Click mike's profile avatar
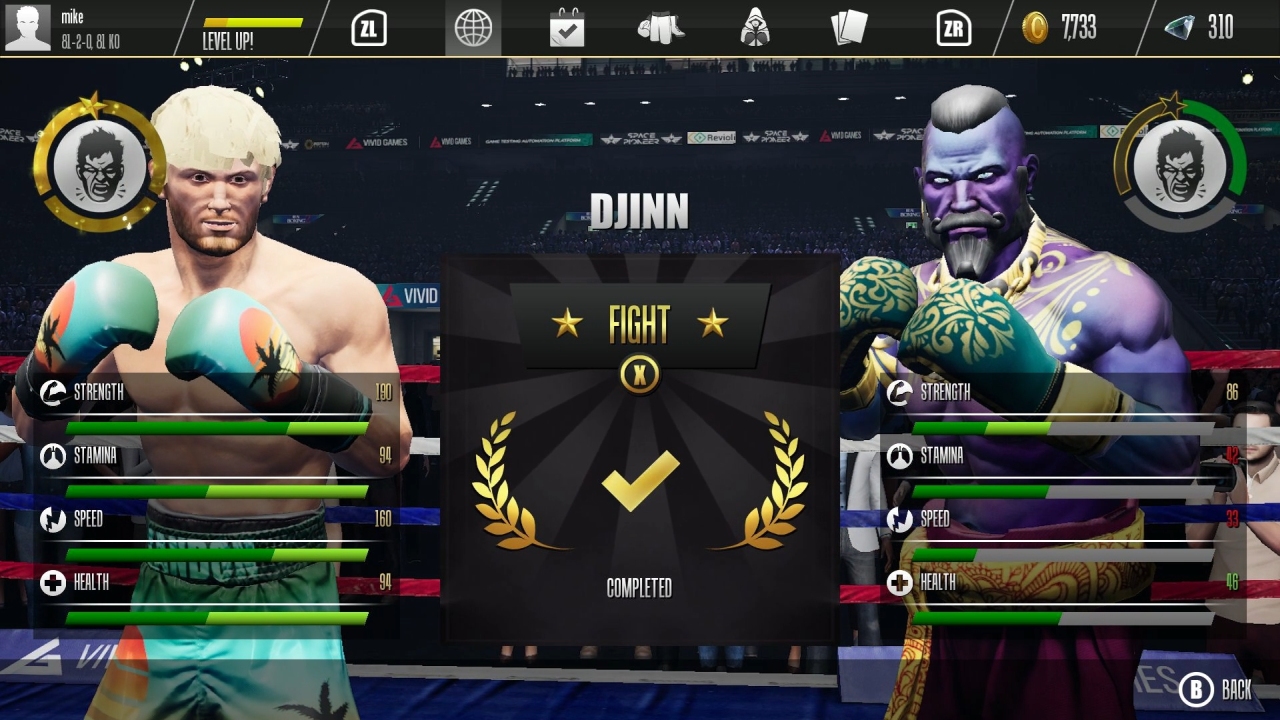Image resolution: width=1280 pixels, height=720 pixels. (x=29, y=25)
